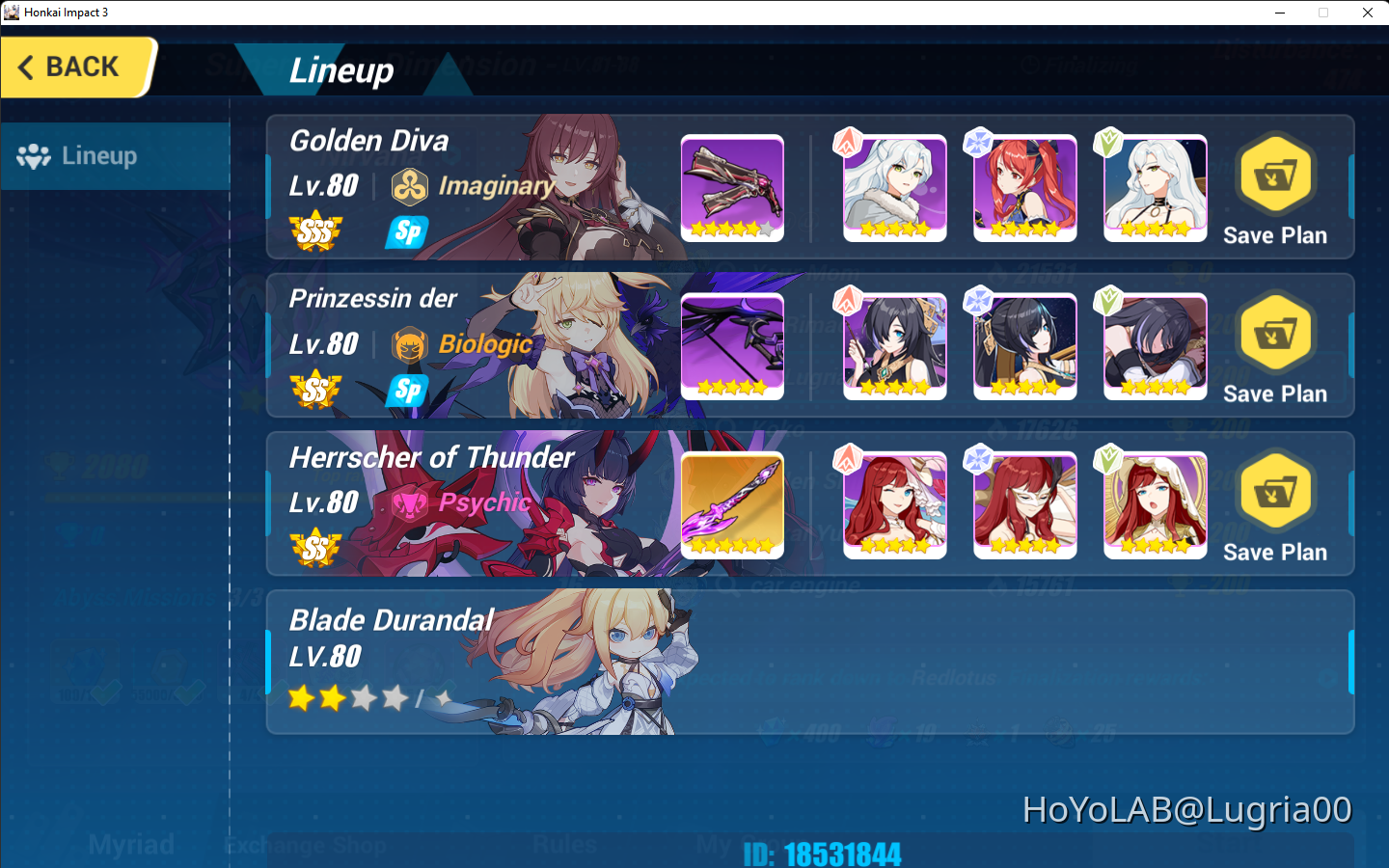
Task: Click the middle stigmata portrait for Prinzessin der
Action: tap(1024, 346)
